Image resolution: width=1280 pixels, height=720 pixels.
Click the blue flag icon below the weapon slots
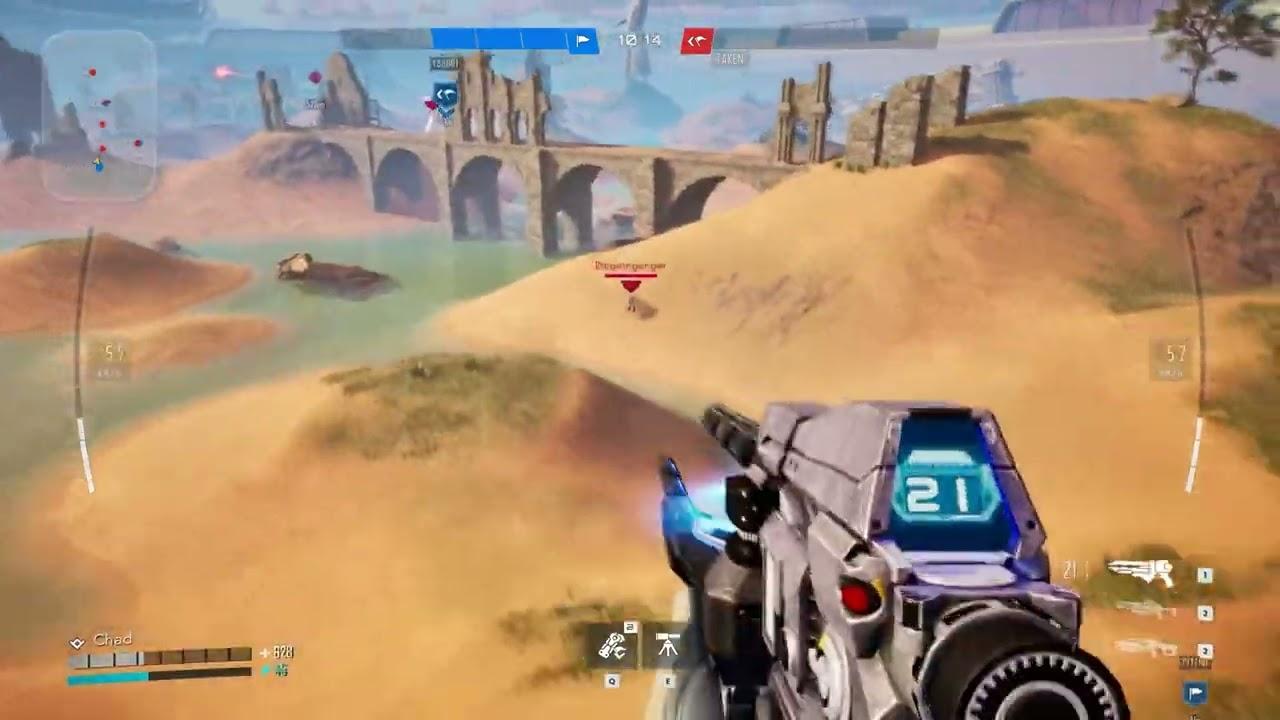point(1194,692)
